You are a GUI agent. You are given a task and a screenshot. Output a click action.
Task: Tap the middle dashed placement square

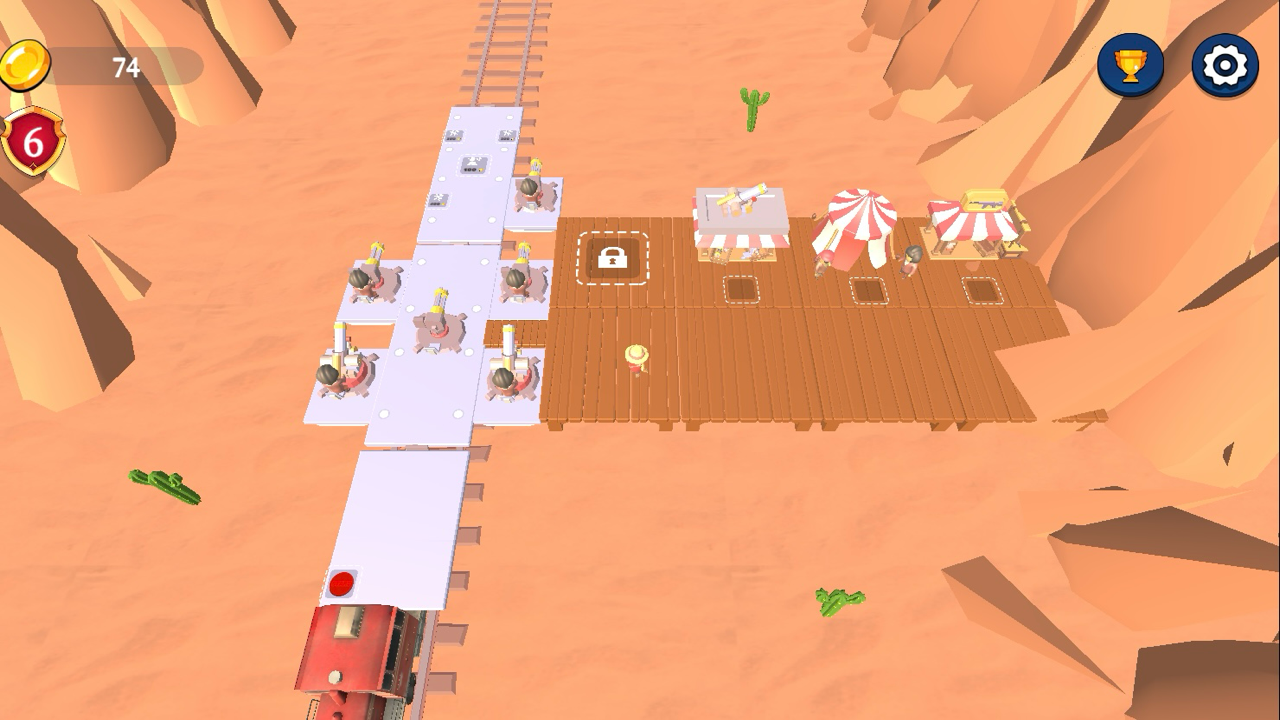[869, 292]
